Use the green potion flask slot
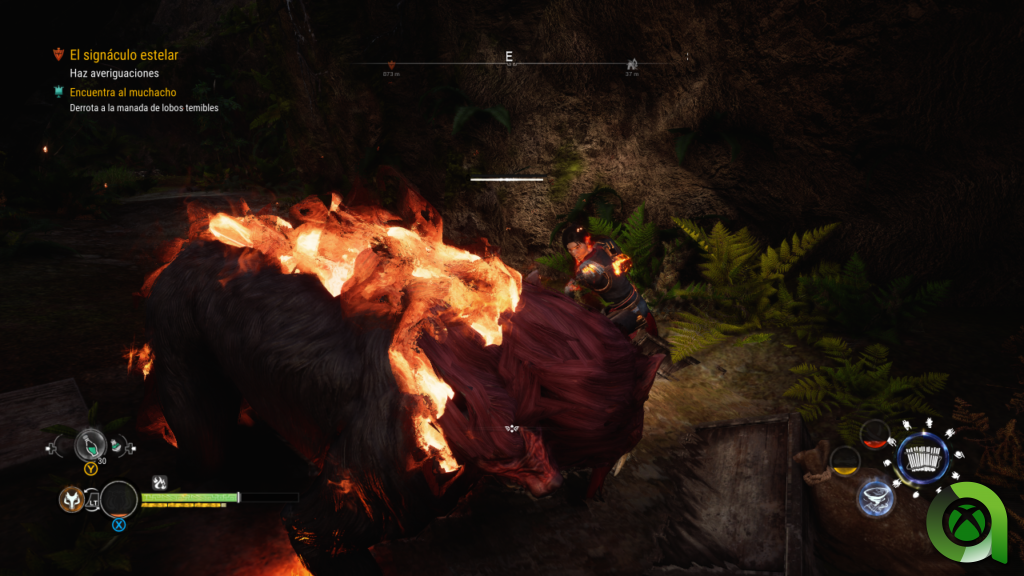Screen dimensions: 1024x576 click(90, 445)
